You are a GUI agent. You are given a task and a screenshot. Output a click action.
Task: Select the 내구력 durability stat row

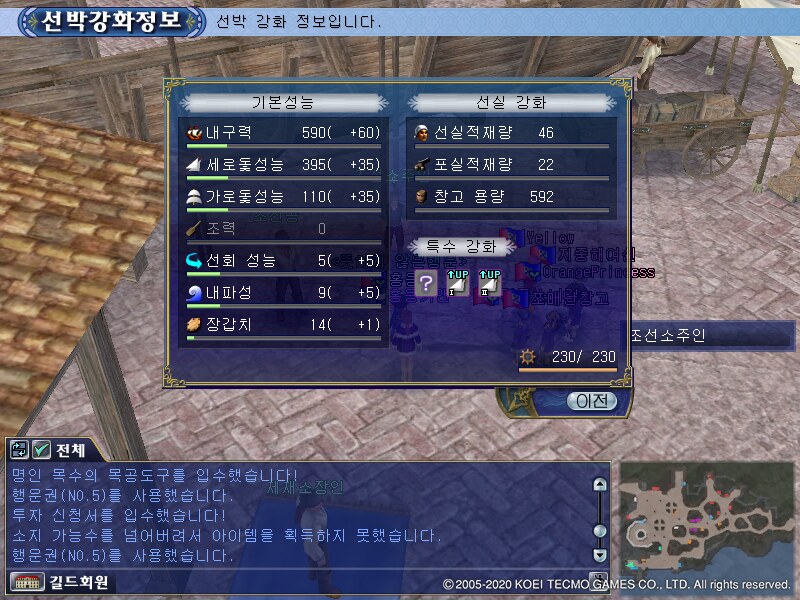pyautogui.click(x=284, y=134)
